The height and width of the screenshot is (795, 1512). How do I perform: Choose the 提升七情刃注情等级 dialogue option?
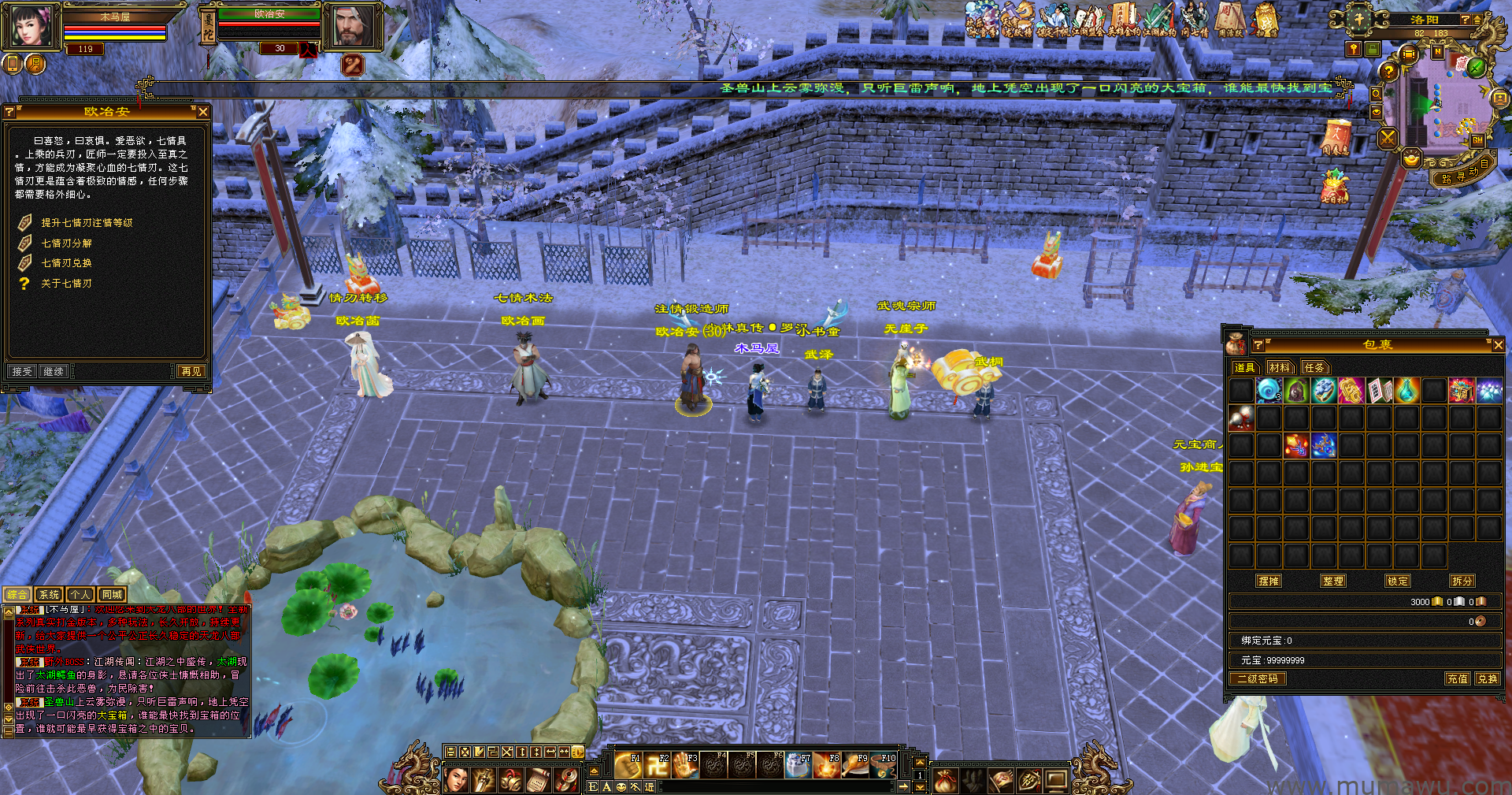pos(87,223)
